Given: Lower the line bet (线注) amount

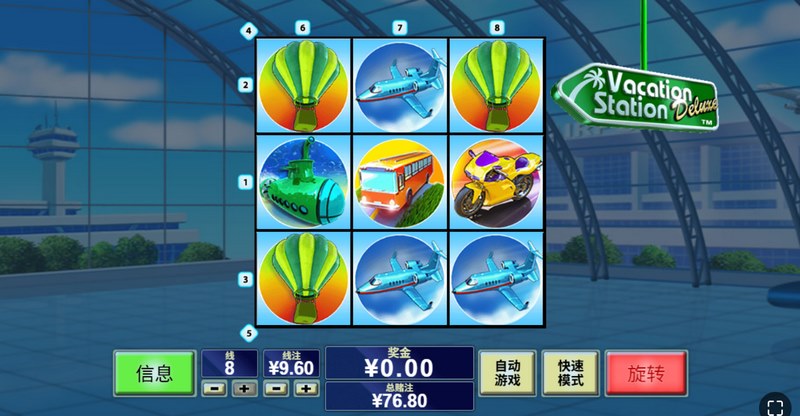Looking at the screenshot, I should coord(277,388).
